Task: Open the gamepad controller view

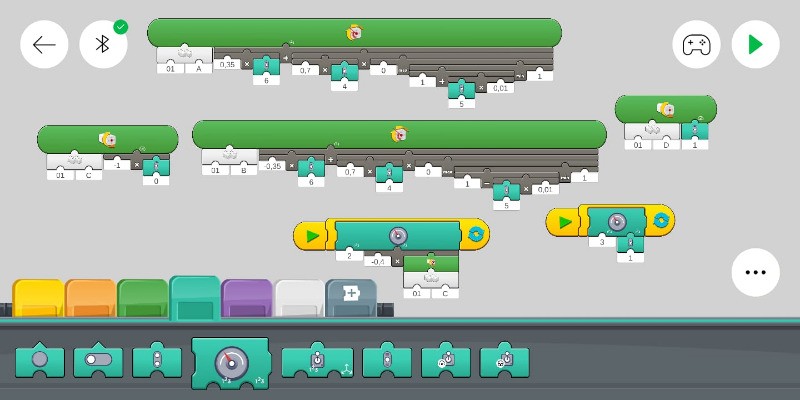Action: [696, 44]
